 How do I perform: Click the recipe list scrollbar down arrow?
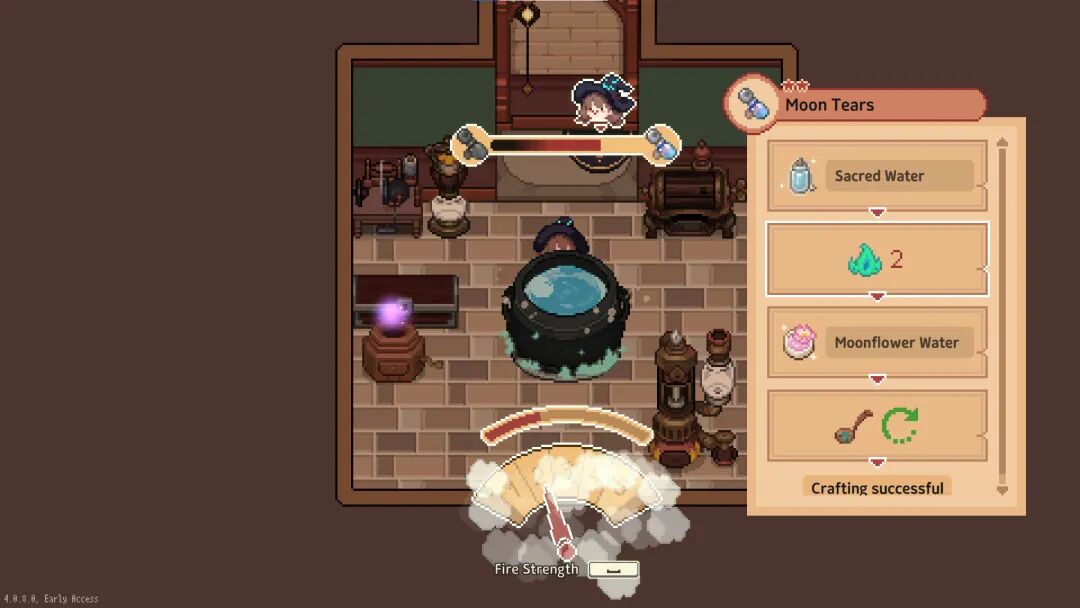pos(1003,490)
